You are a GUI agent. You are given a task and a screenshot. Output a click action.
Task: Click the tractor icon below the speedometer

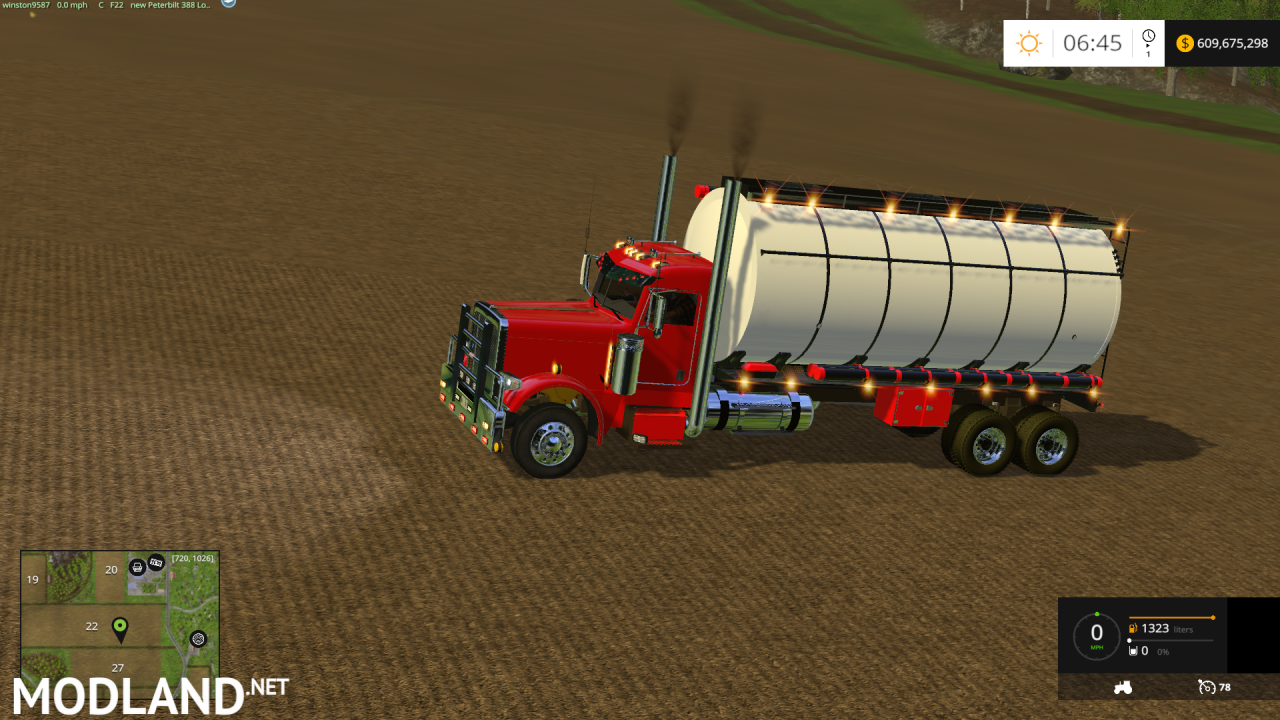point(1122,687)
